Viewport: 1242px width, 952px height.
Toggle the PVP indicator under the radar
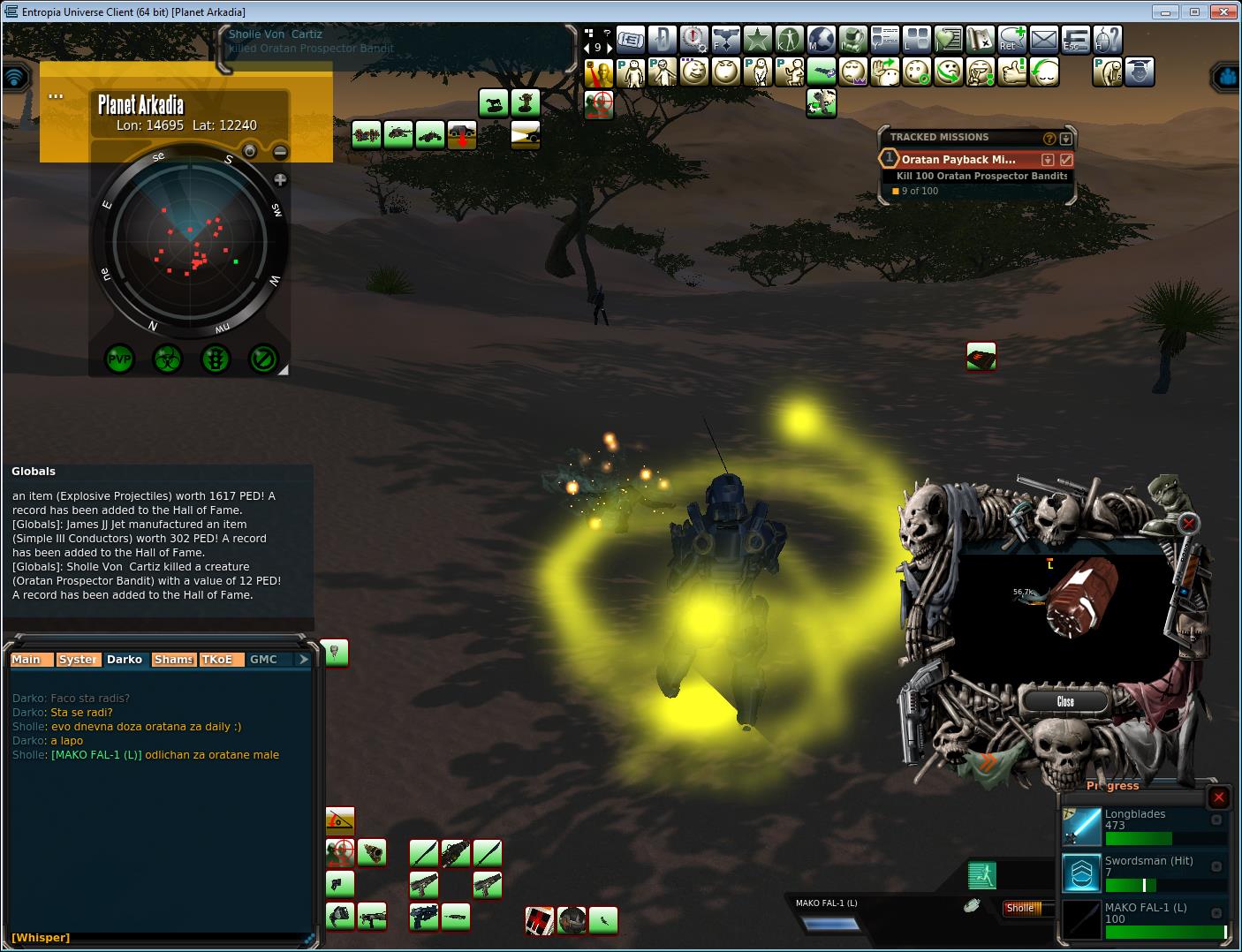119,359
